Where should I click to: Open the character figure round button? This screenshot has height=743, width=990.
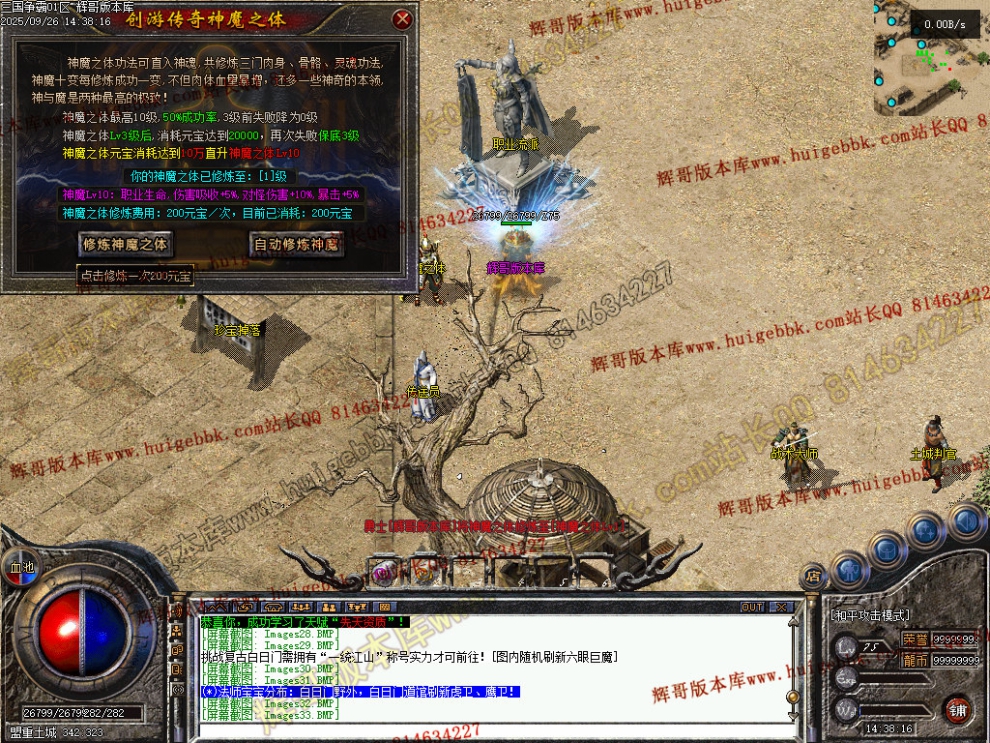(x=849, y=570)
